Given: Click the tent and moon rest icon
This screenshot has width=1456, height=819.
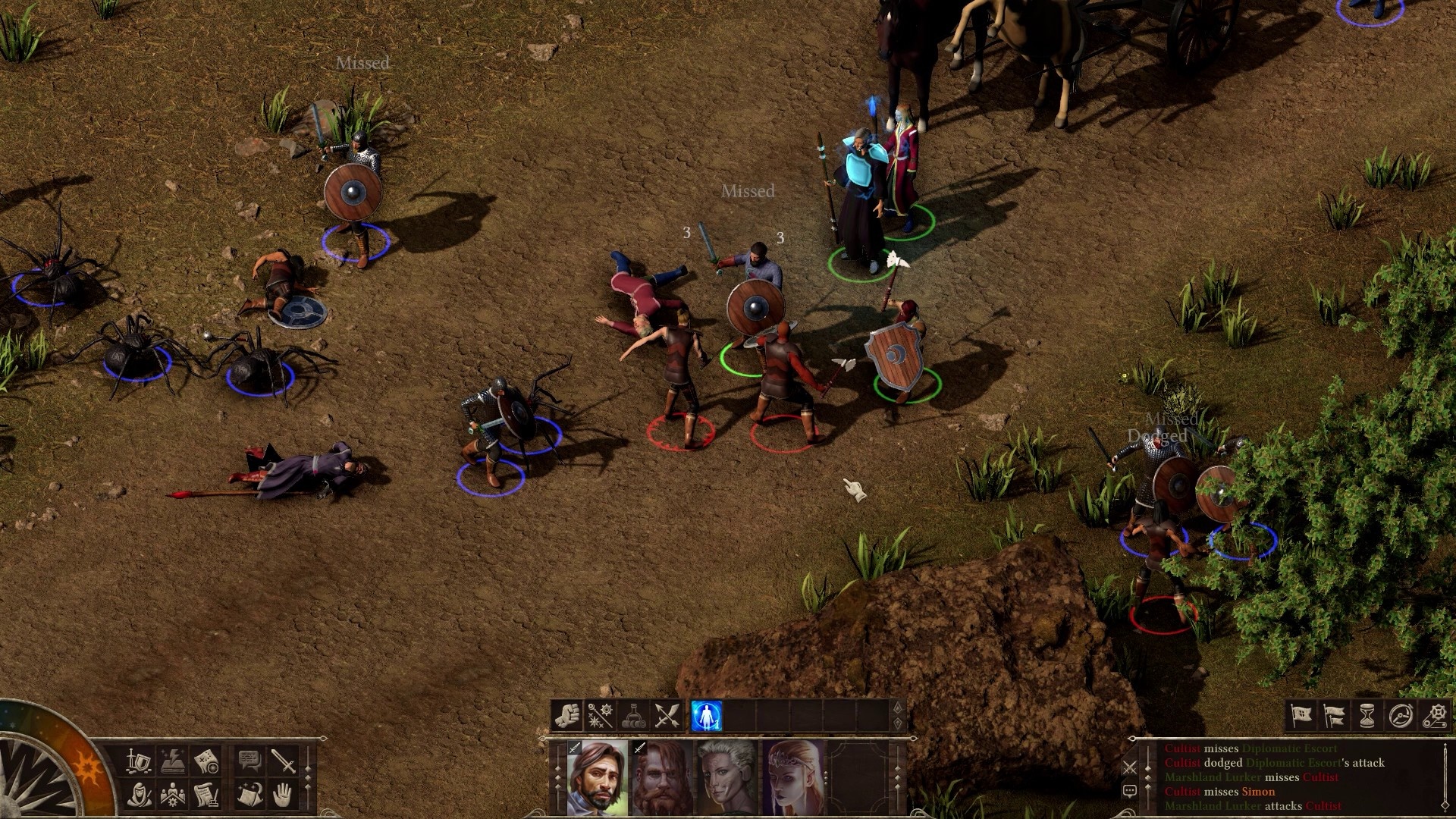Looking at the screenshot, I should [x=249, y=795].
